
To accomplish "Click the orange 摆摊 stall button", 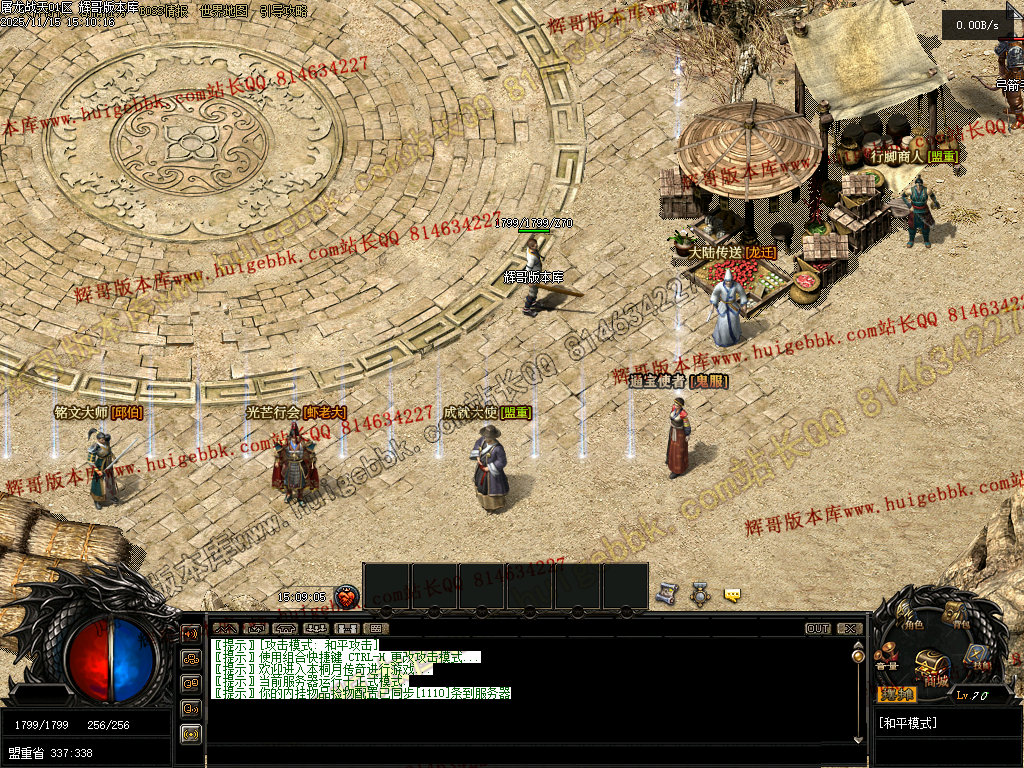I will click(x=896, y=694).
